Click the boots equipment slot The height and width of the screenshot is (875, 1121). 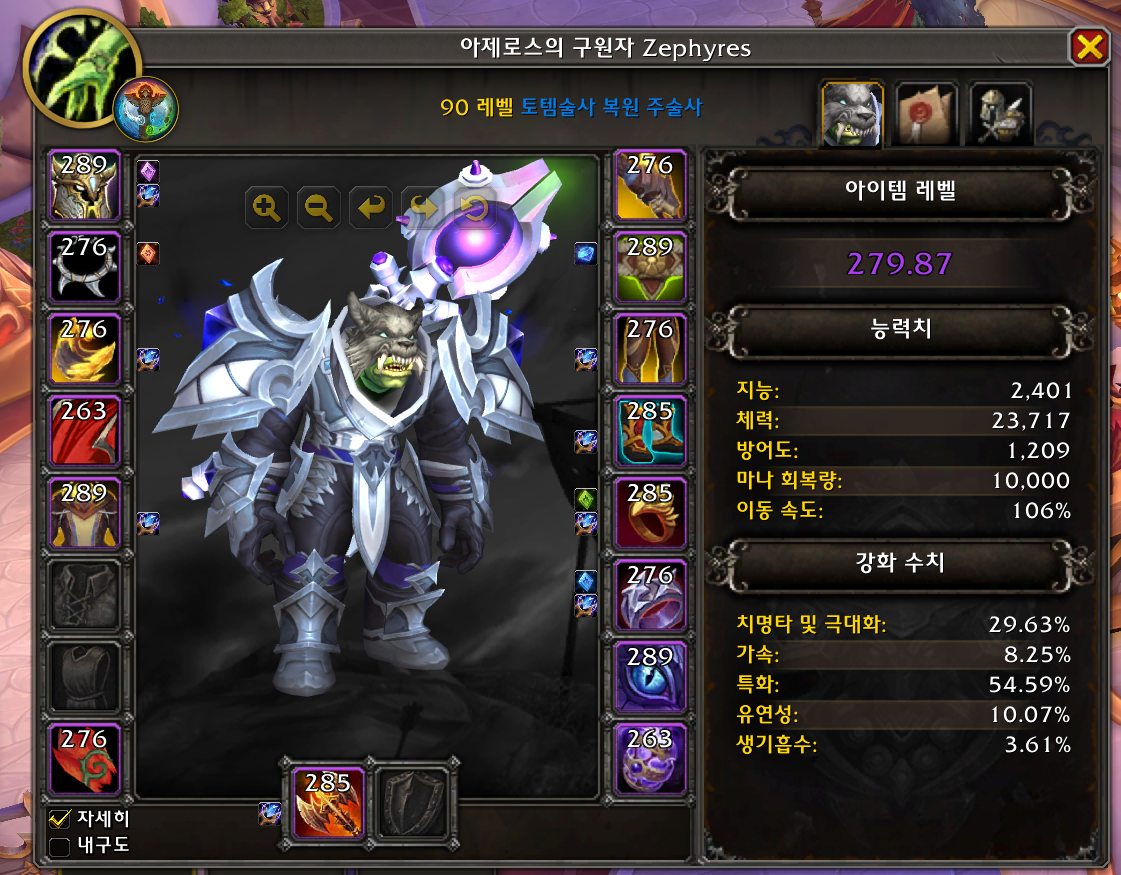650,432
